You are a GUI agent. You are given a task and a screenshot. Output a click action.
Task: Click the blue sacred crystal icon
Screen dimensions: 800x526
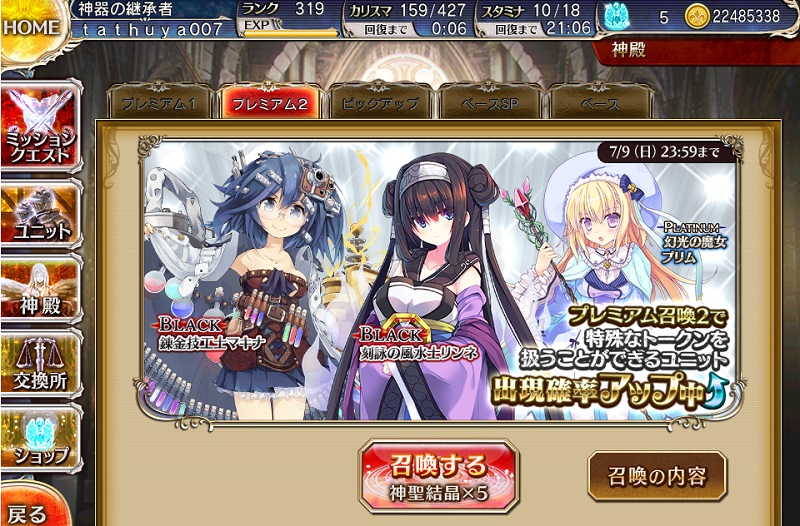point(614,17)
